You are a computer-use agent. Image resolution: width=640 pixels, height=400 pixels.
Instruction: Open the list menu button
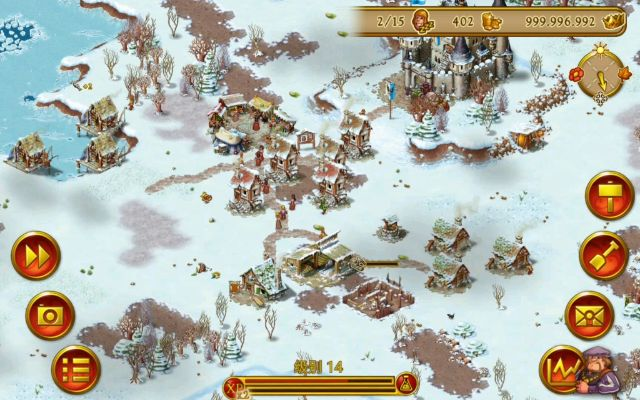click(x=76, y=368)
